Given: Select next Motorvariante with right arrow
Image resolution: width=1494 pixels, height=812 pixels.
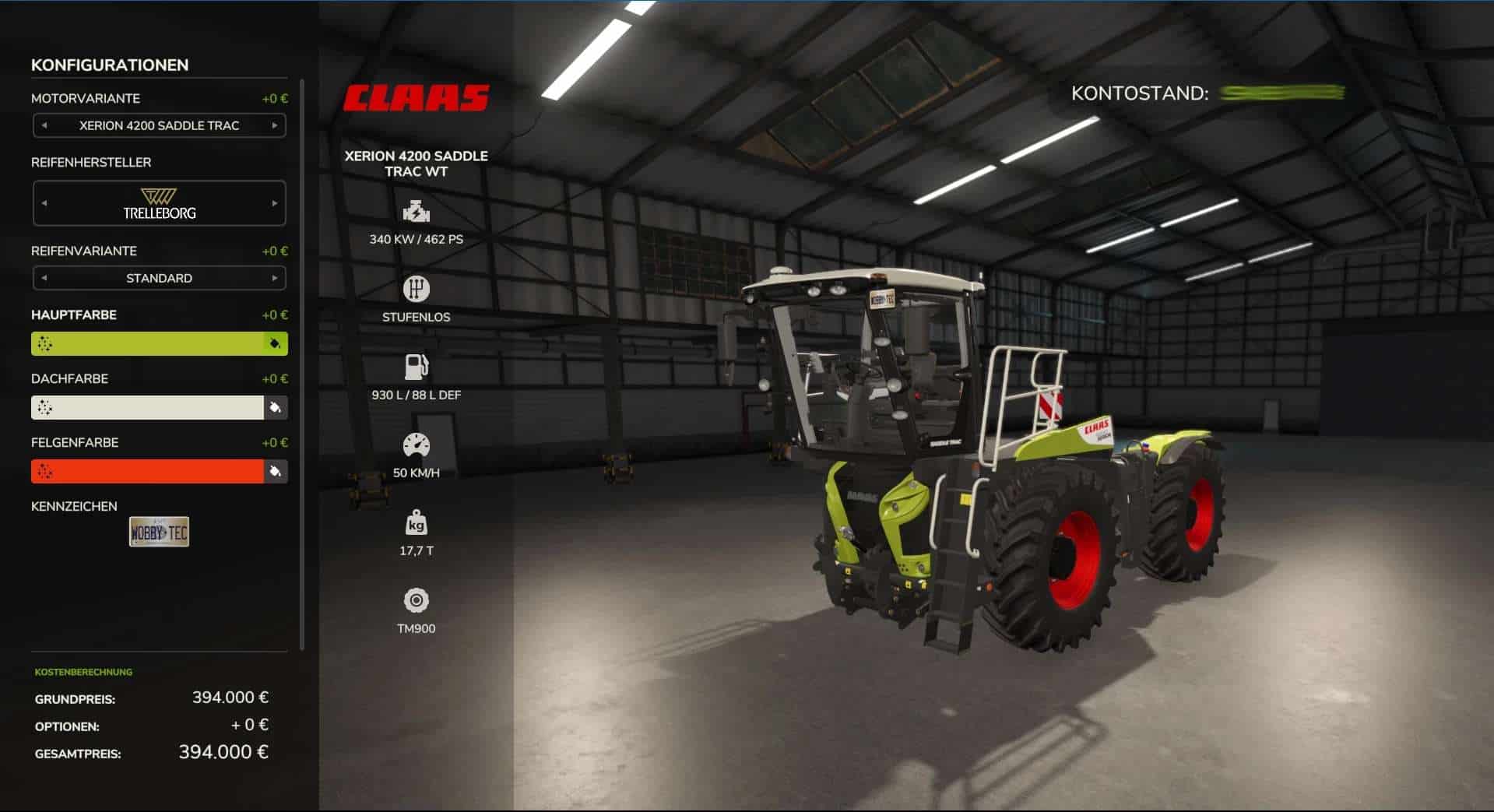Looking at the screenshot, I should [274, 125].
